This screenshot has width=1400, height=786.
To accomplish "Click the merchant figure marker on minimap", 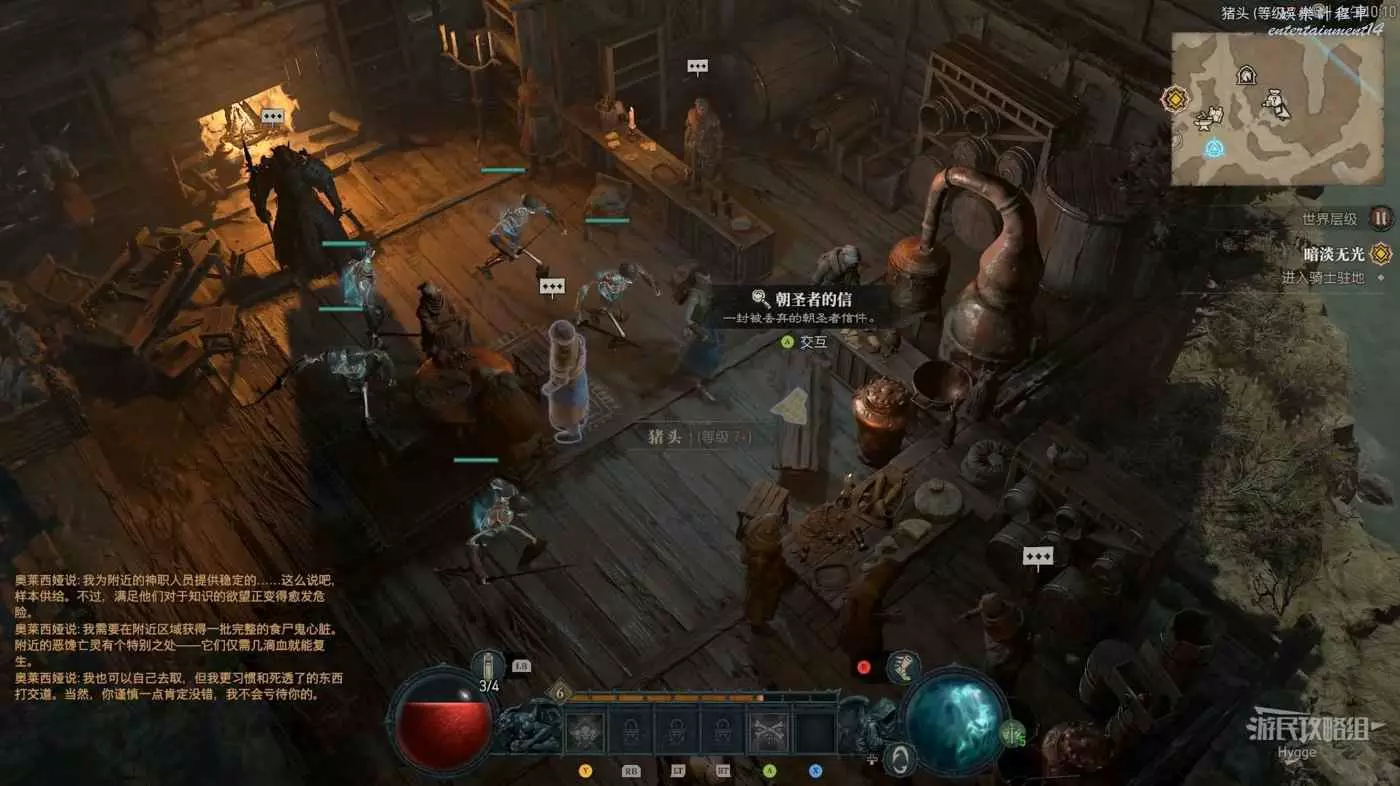I will click(x=1277, y=103).
